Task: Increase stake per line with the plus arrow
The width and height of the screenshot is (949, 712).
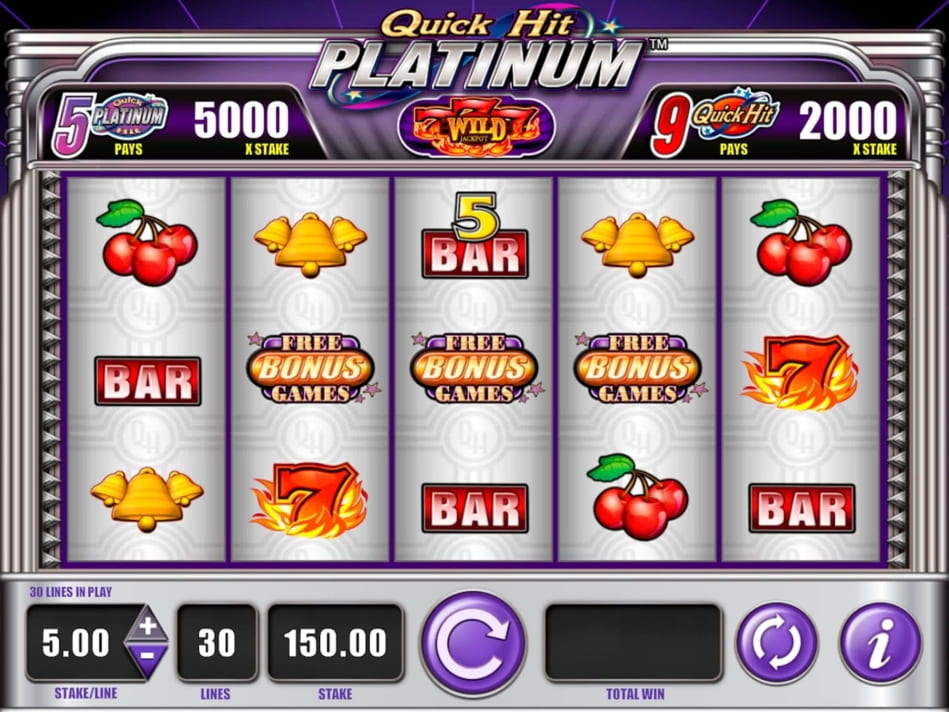Action: [x=146, y=626]
